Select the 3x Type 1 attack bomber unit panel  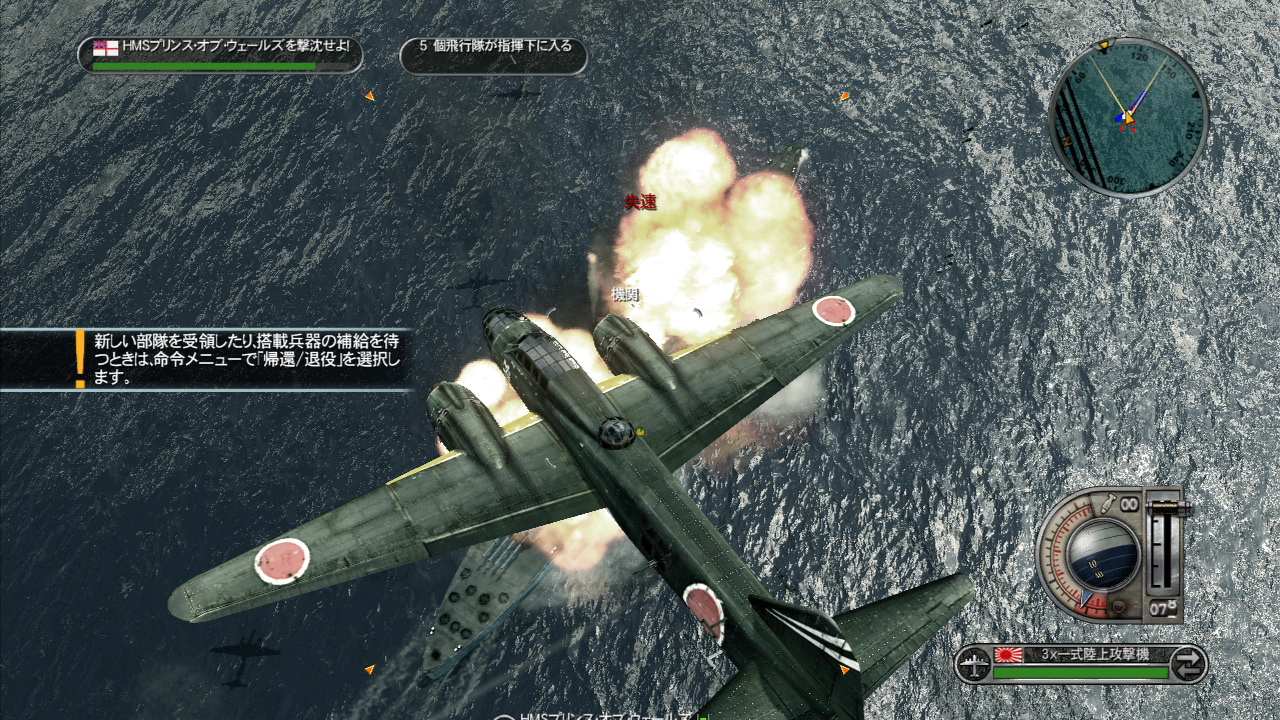1080,664
